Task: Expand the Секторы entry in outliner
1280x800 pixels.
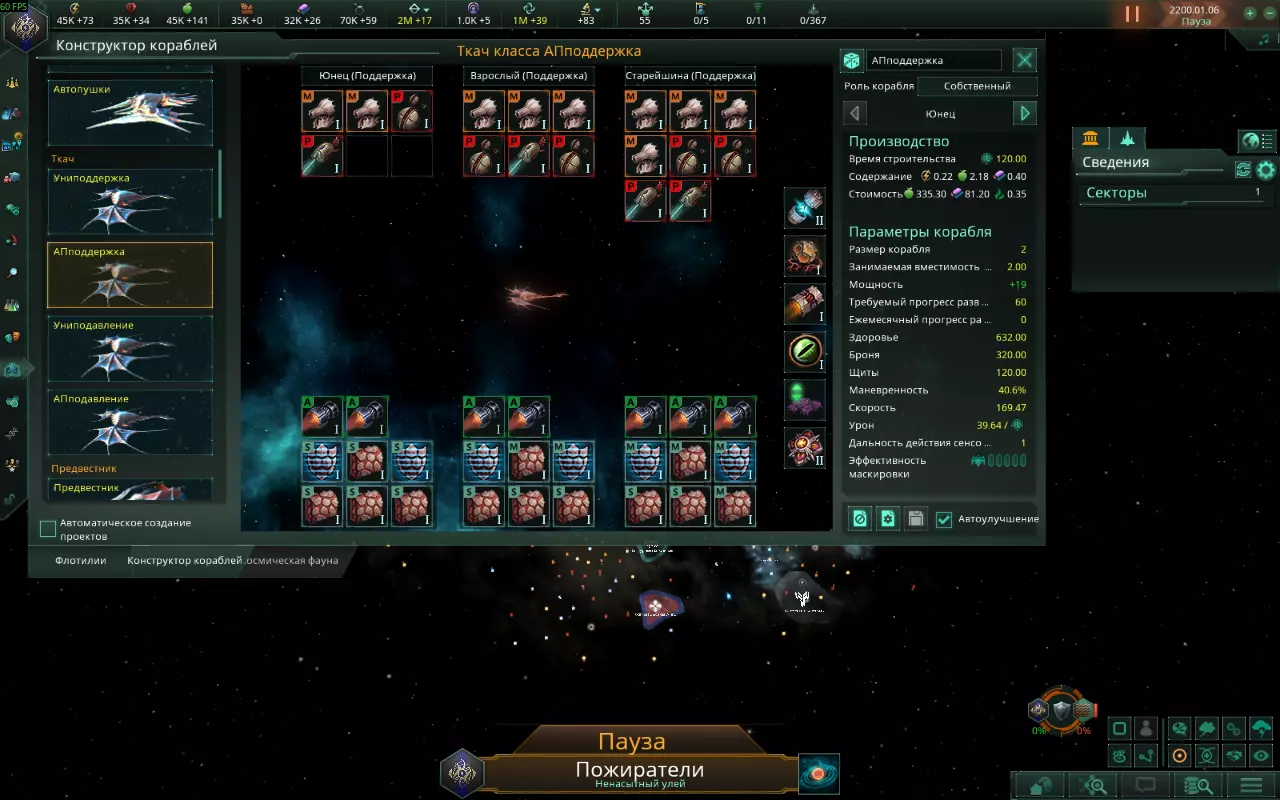Action: click(1172, 193)
